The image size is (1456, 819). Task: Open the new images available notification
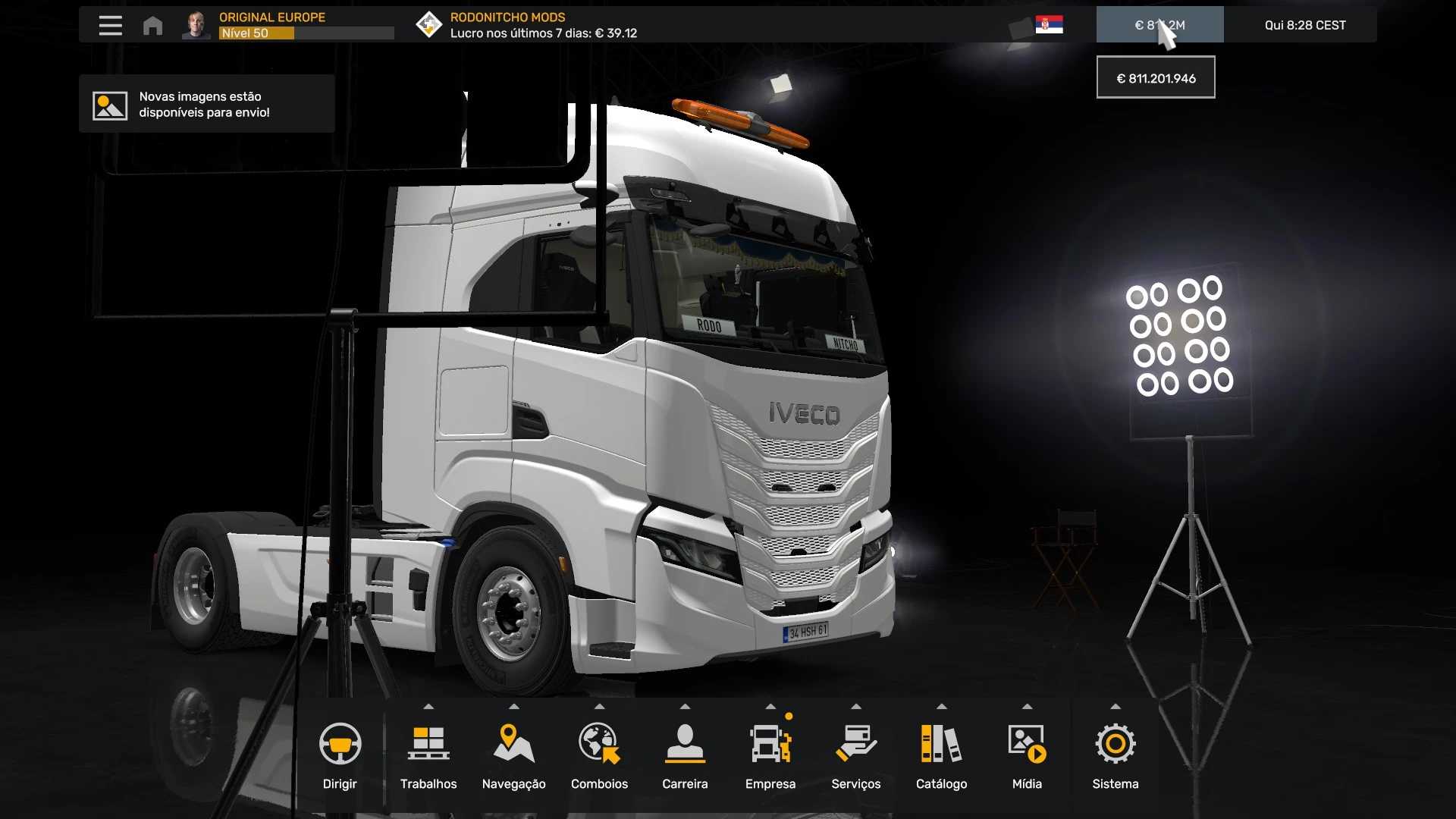tap(206, 105)
